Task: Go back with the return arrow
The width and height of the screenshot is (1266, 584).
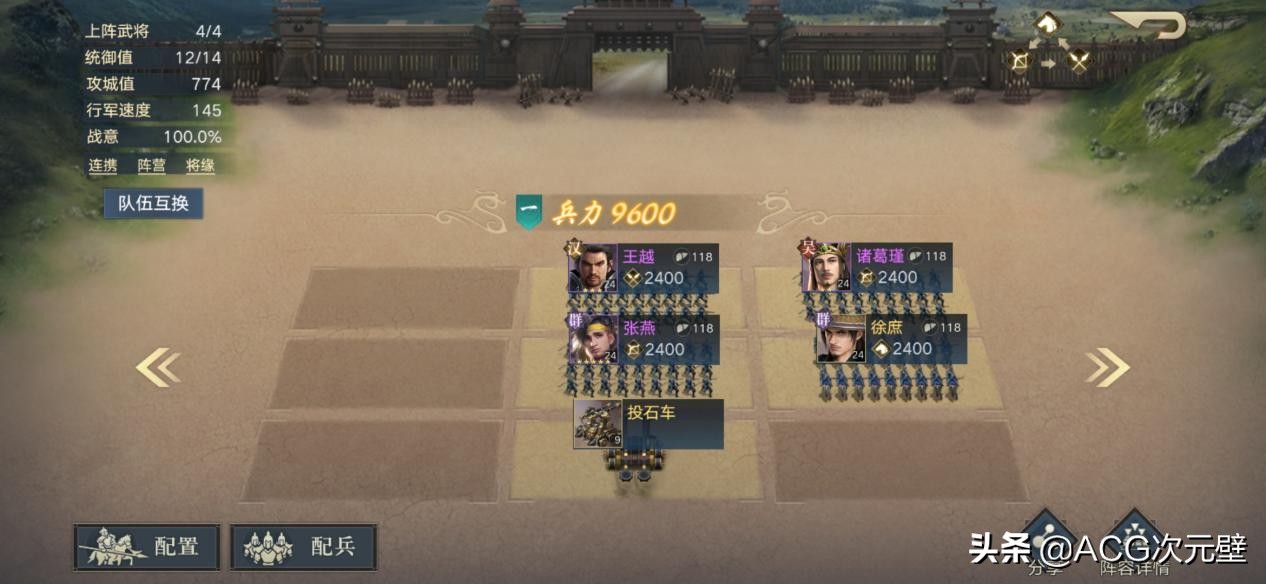Action: pos(1148,24)
